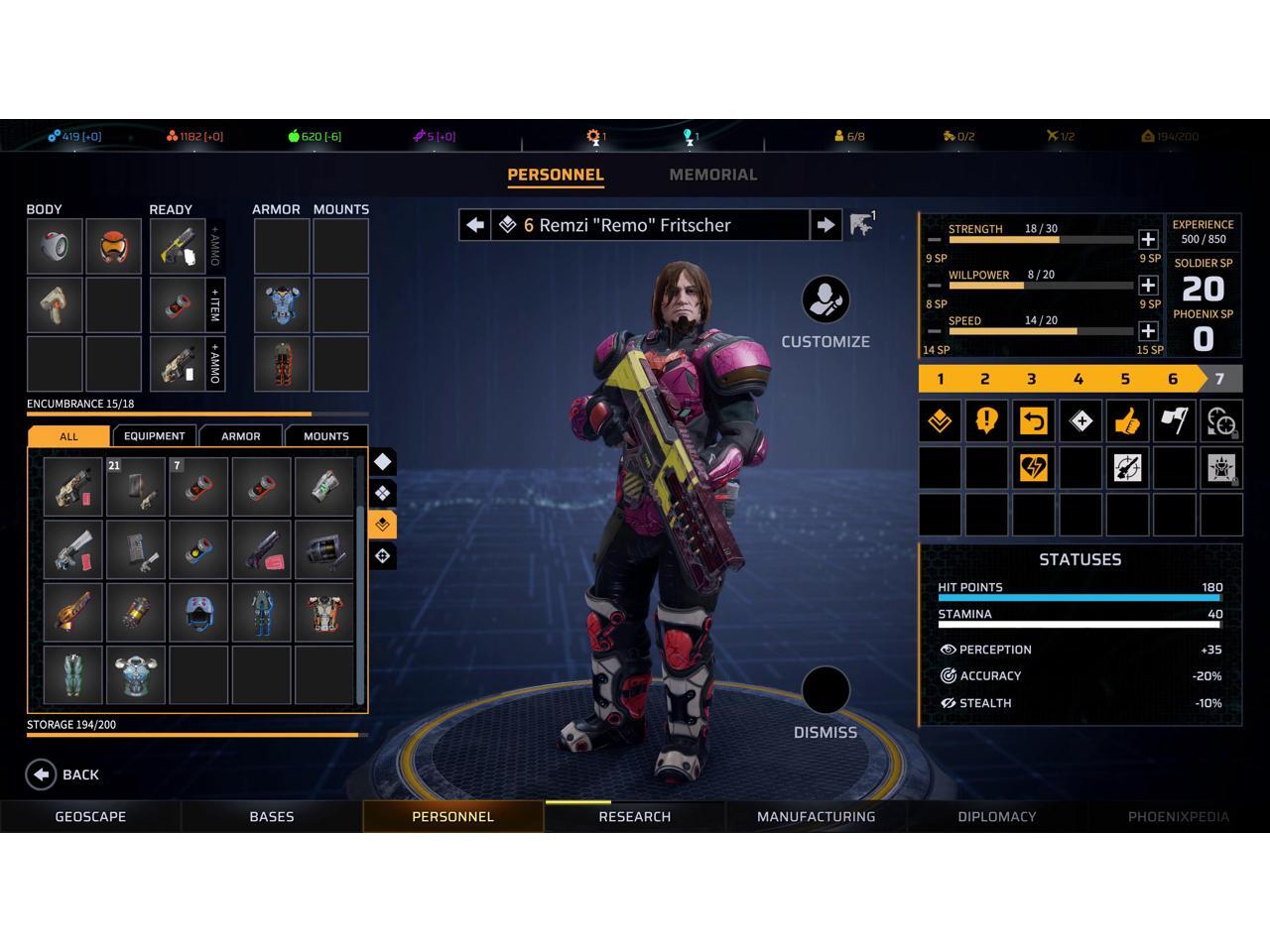Open the Bases screen
The width and height of the screenshot is (1270, 952).
(271, 816)
